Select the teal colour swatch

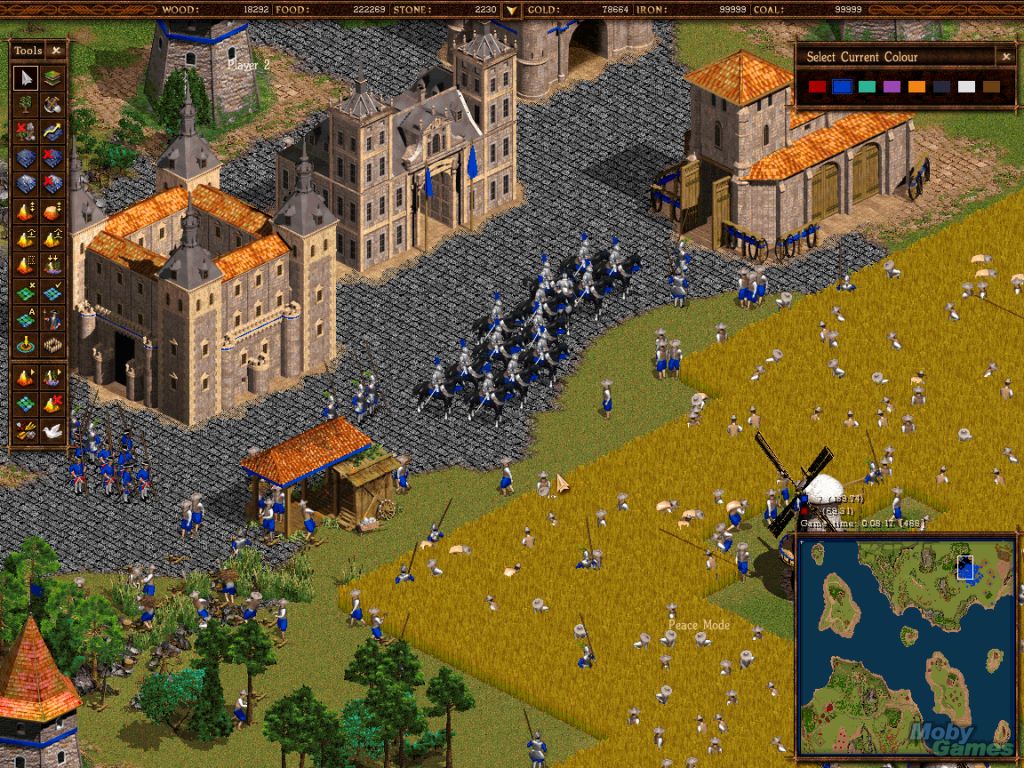(x=867, y=87)
